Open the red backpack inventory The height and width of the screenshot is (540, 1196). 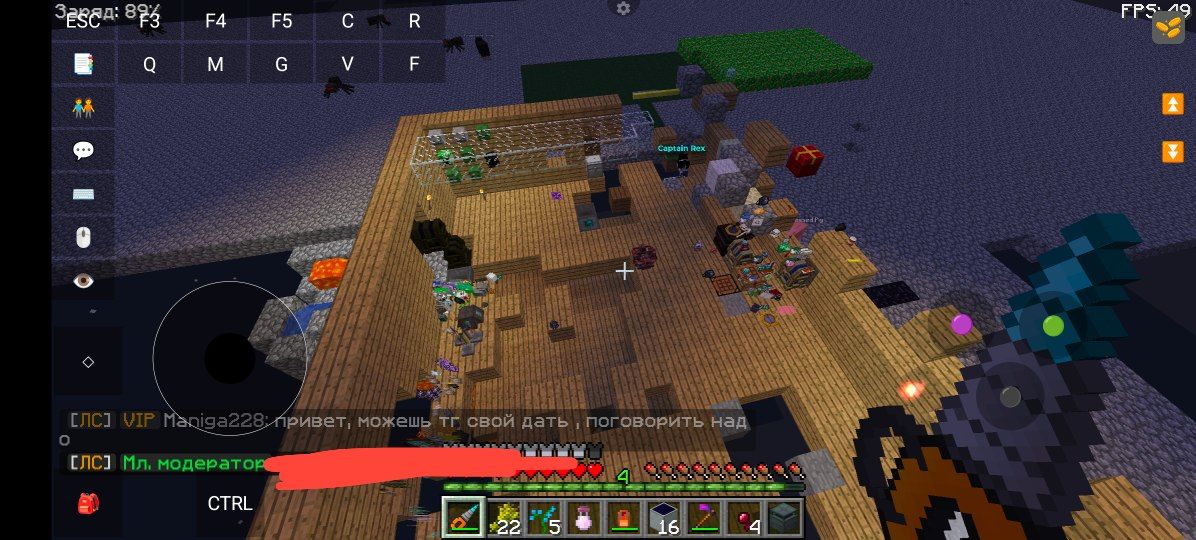pos(88,503)
